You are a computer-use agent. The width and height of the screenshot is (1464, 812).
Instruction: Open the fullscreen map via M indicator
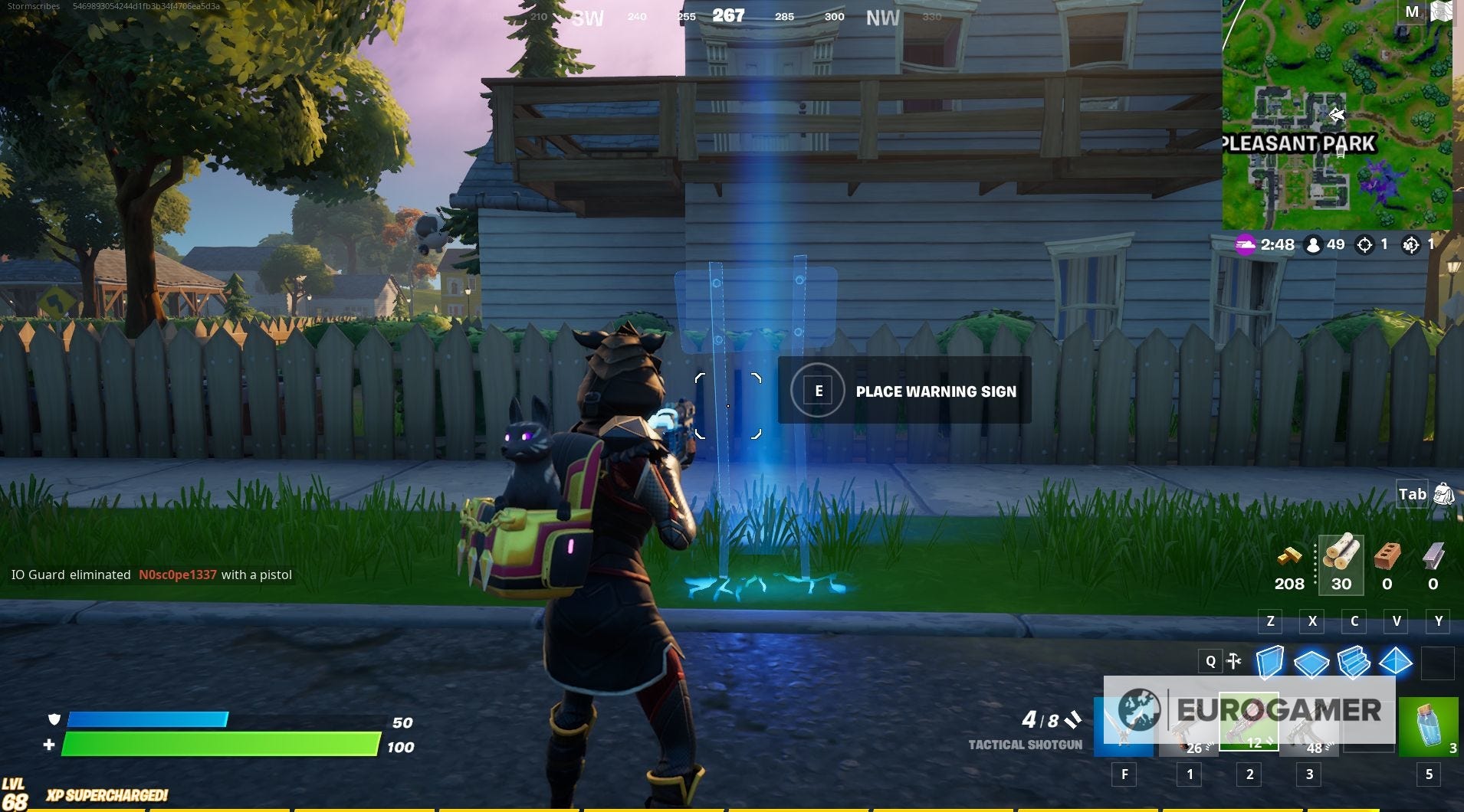click(x=1413, y=13)
